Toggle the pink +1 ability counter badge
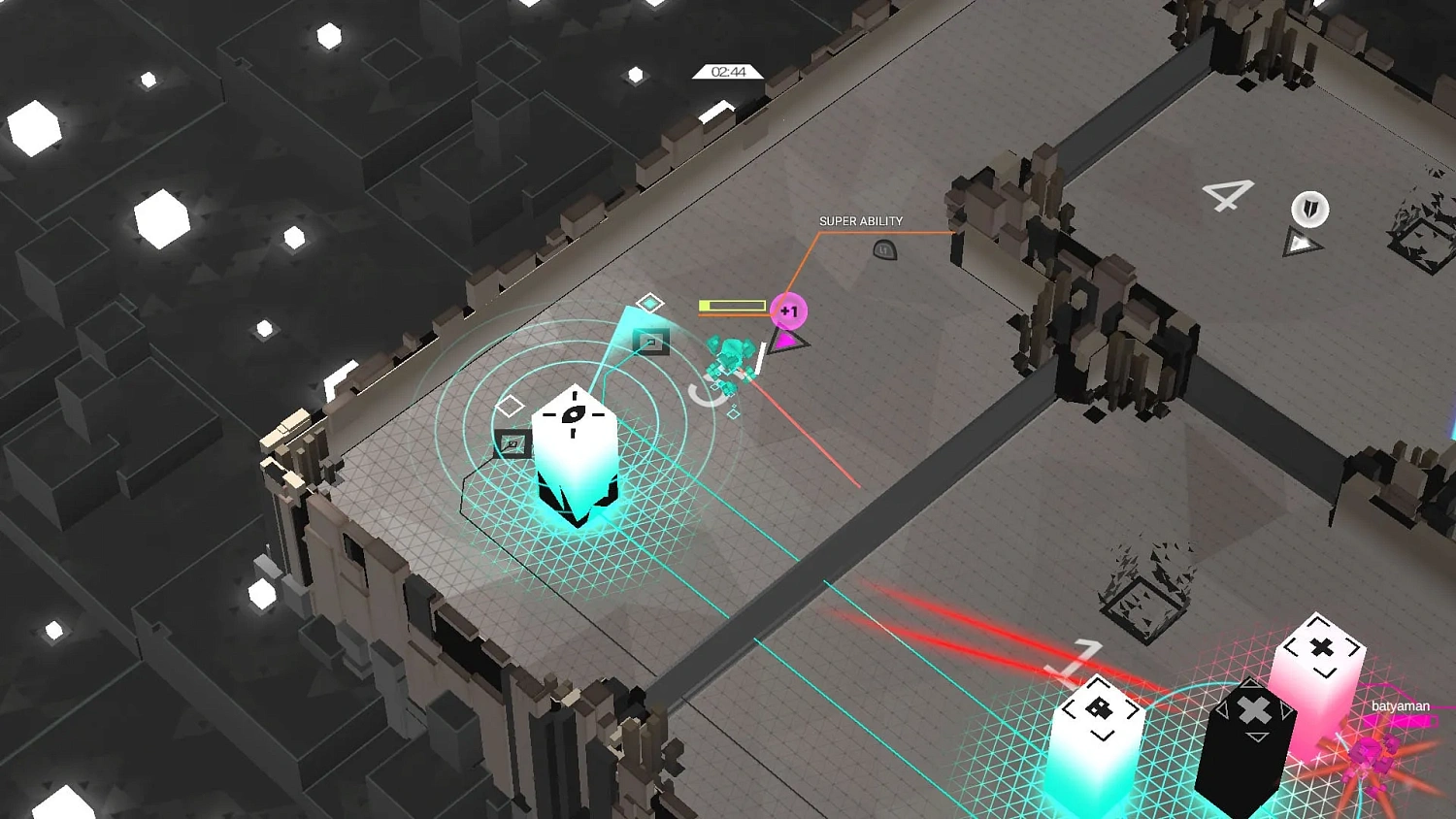 788,310
